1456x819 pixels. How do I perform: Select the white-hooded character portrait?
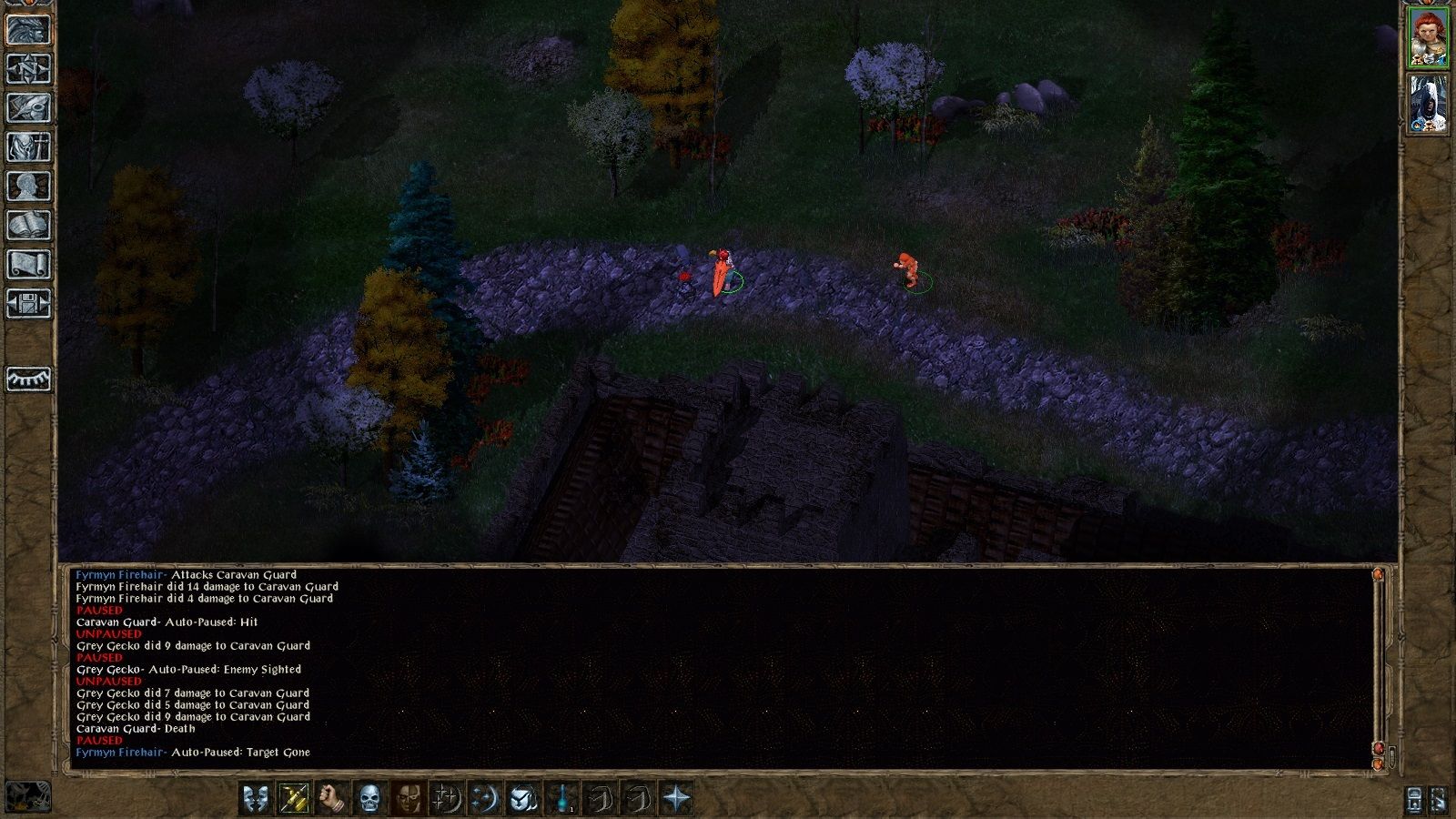point(1428,105)
